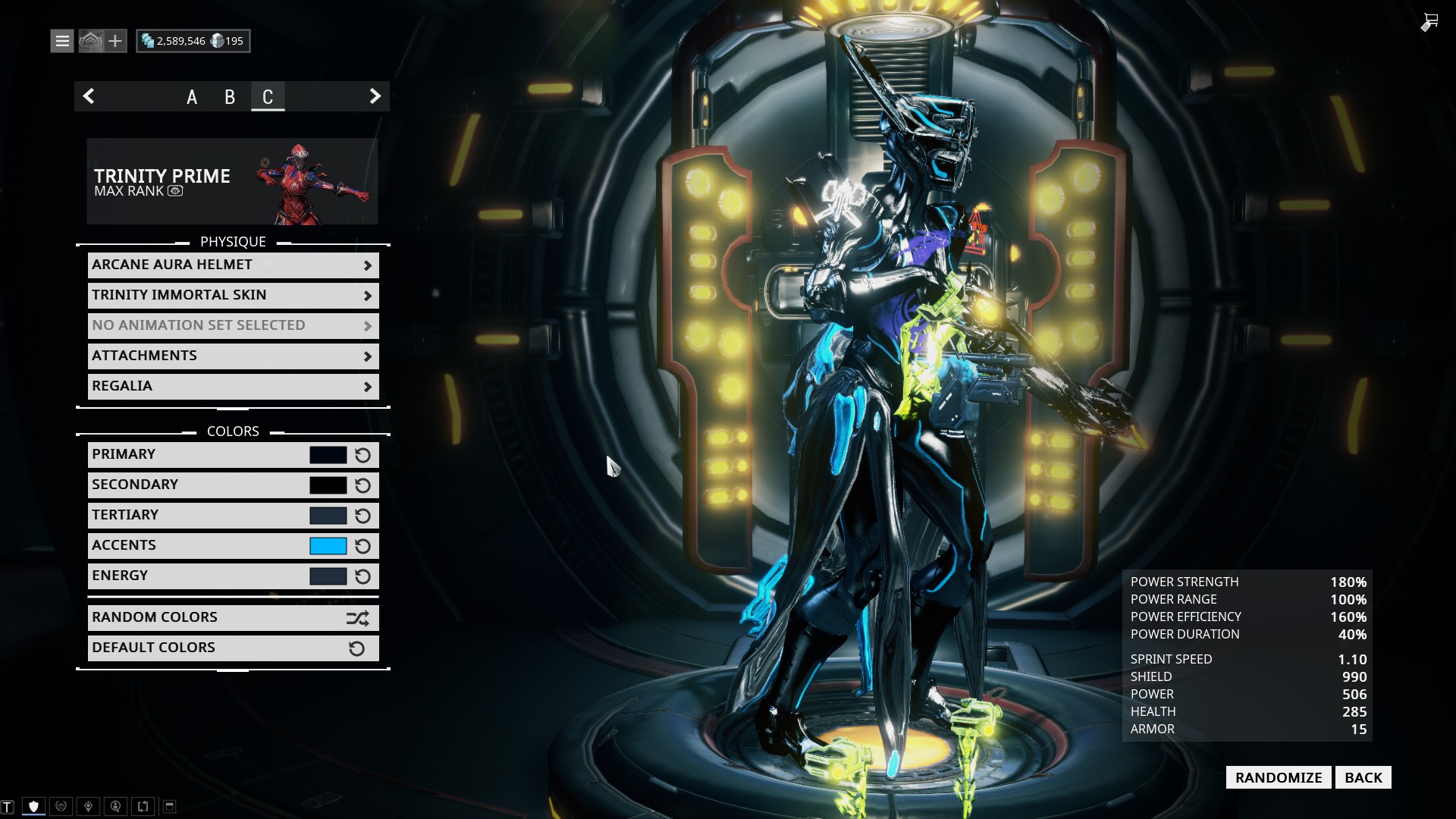
Task: Apply Random Colors to the warframe
Action: coord(233,618)
